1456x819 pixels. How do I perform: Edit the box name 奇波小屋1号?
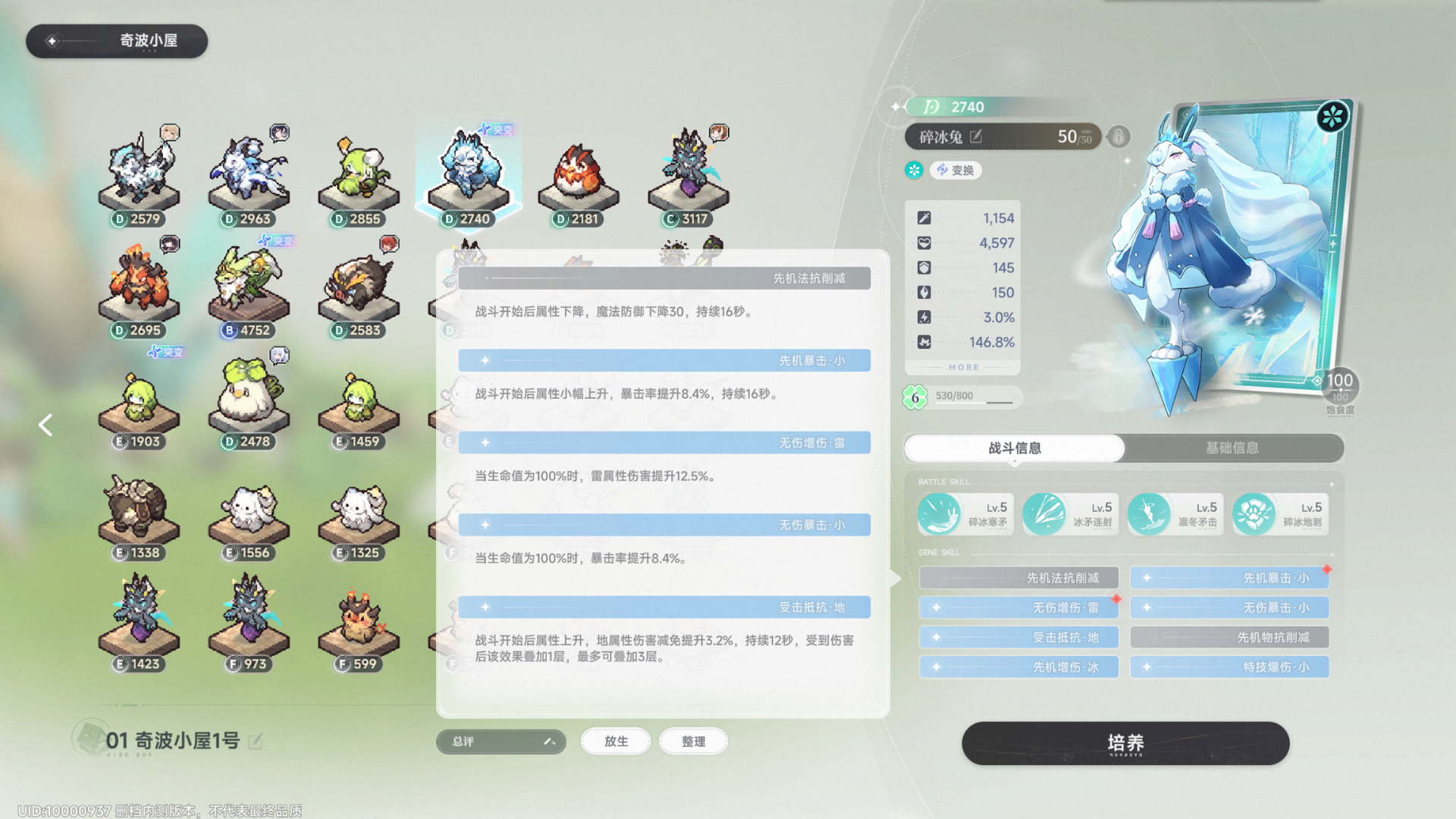(256, 741)
